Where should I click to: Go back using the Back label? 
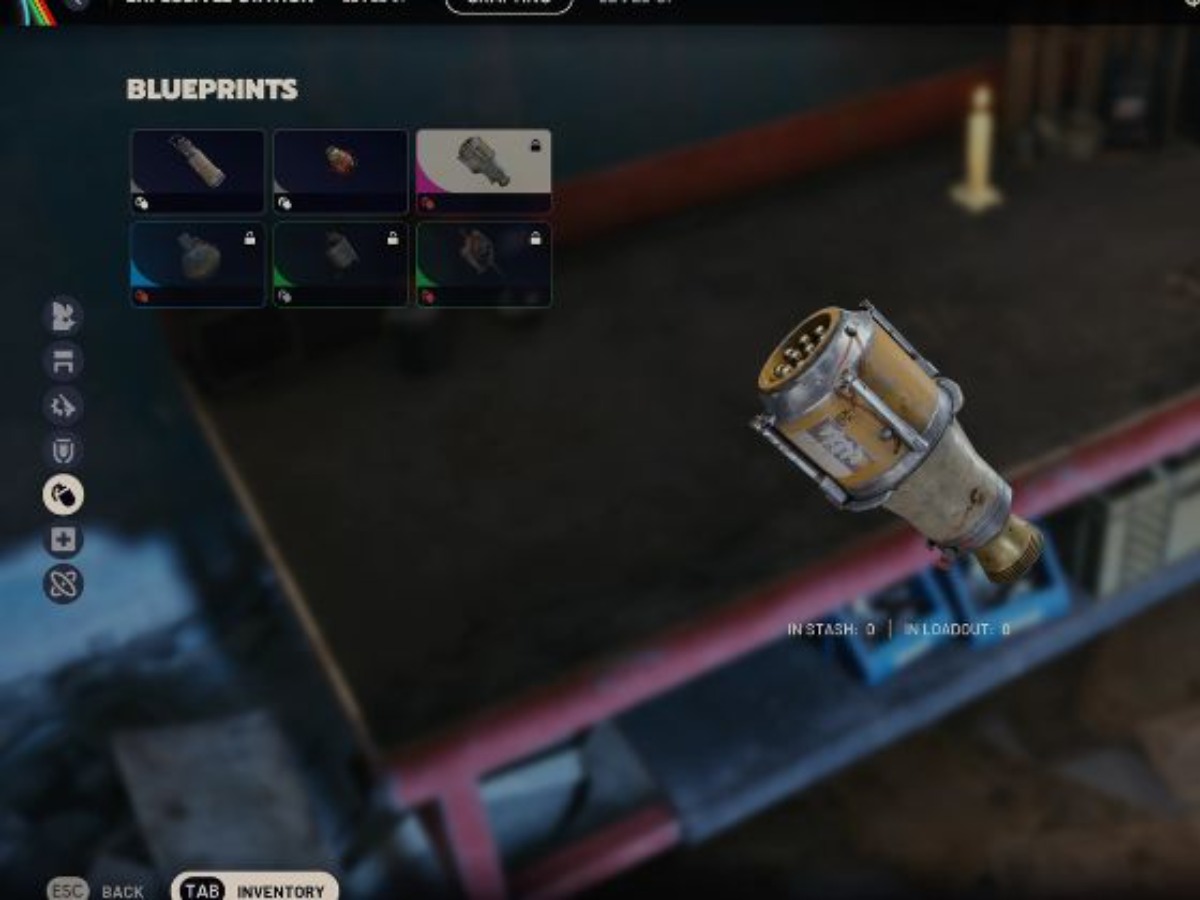(x=122, y=891)
